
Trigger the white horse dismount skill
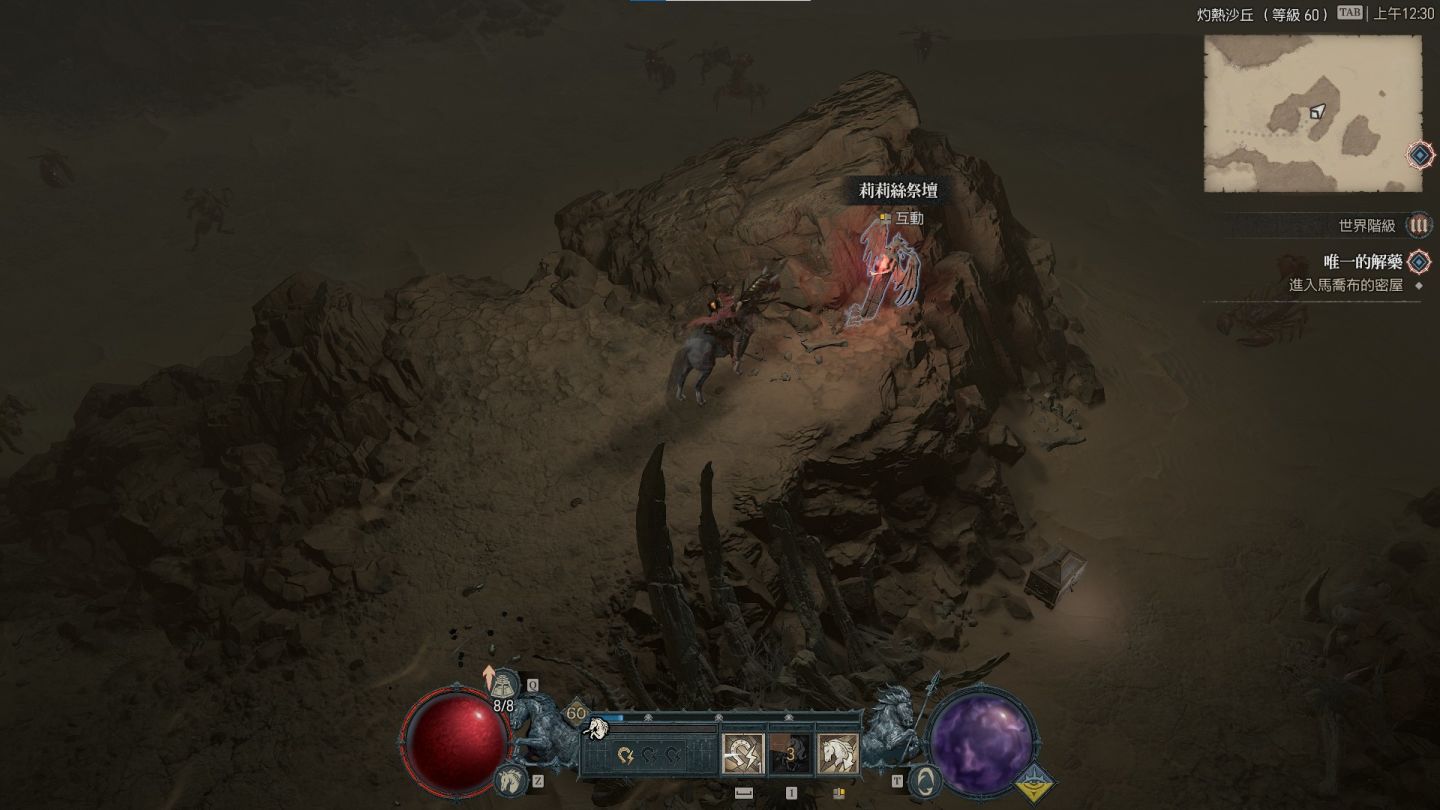point(838,754)
